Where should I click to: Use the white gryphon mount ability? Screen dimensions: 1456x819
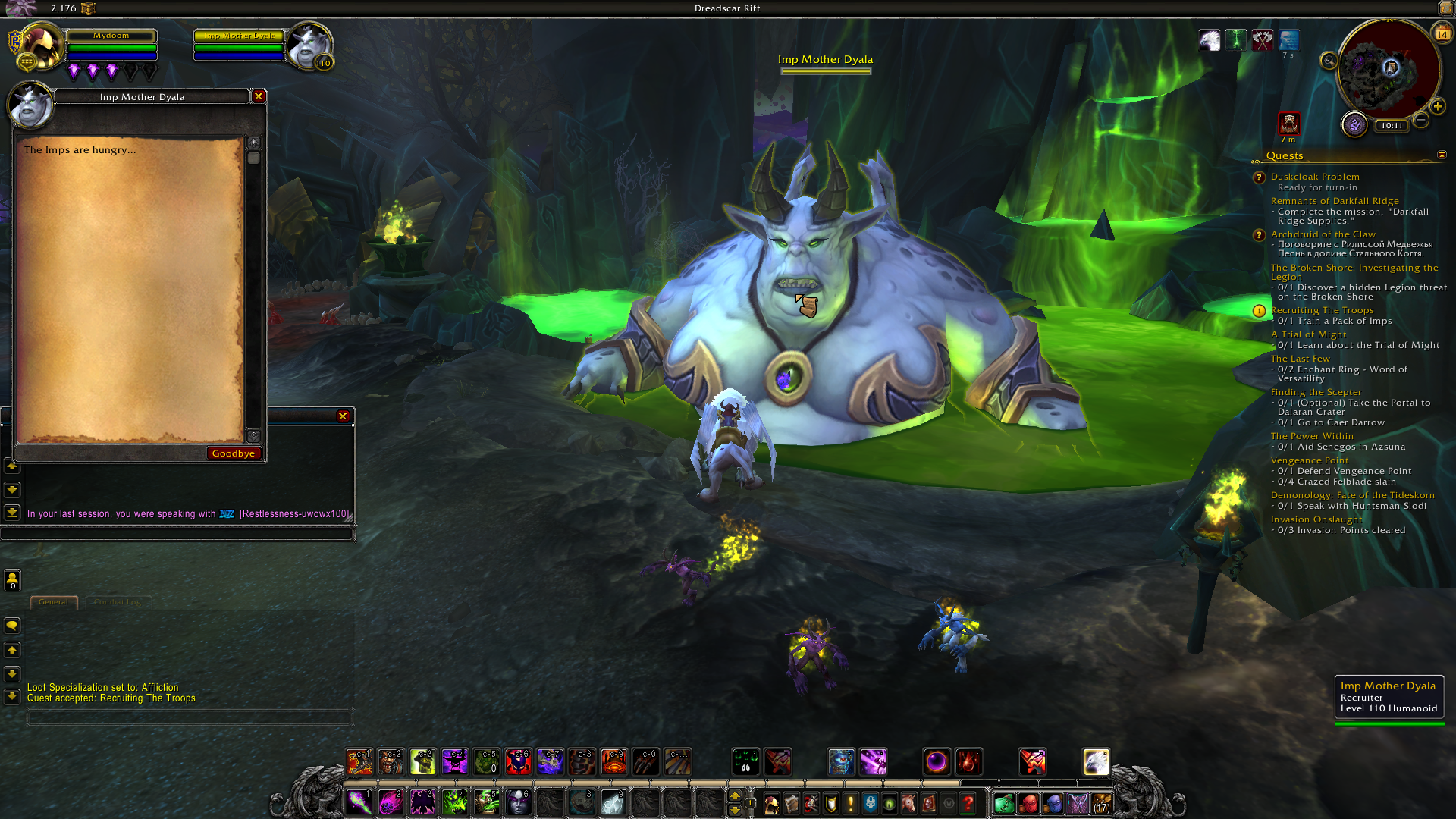pyautogui.click(x=1096, y=762)
